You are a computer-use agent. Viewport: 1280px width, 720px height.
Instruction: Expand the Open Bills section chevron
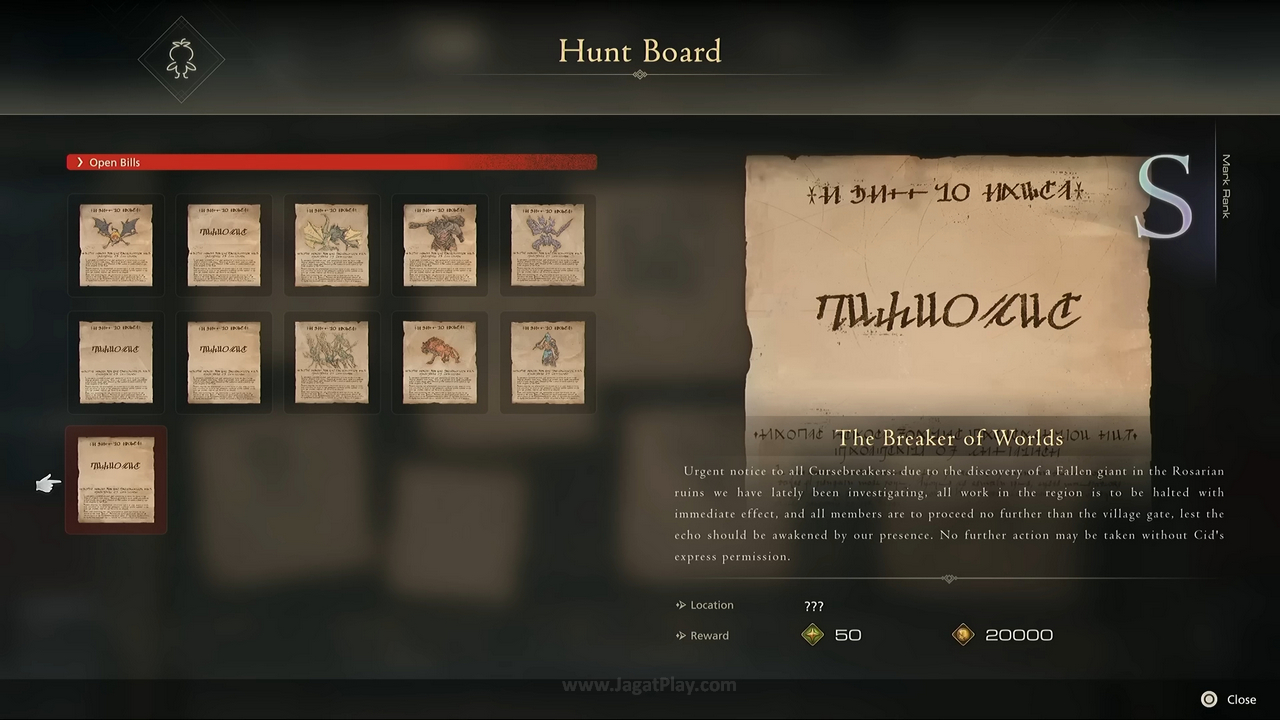80,162
